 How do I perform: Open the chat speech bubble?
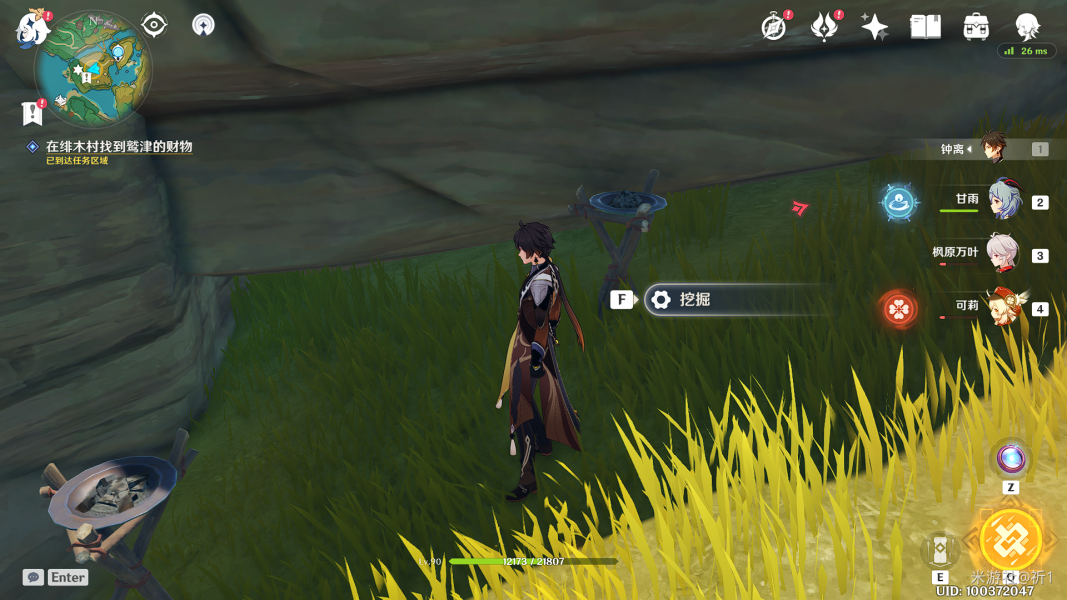click(34, 577)
